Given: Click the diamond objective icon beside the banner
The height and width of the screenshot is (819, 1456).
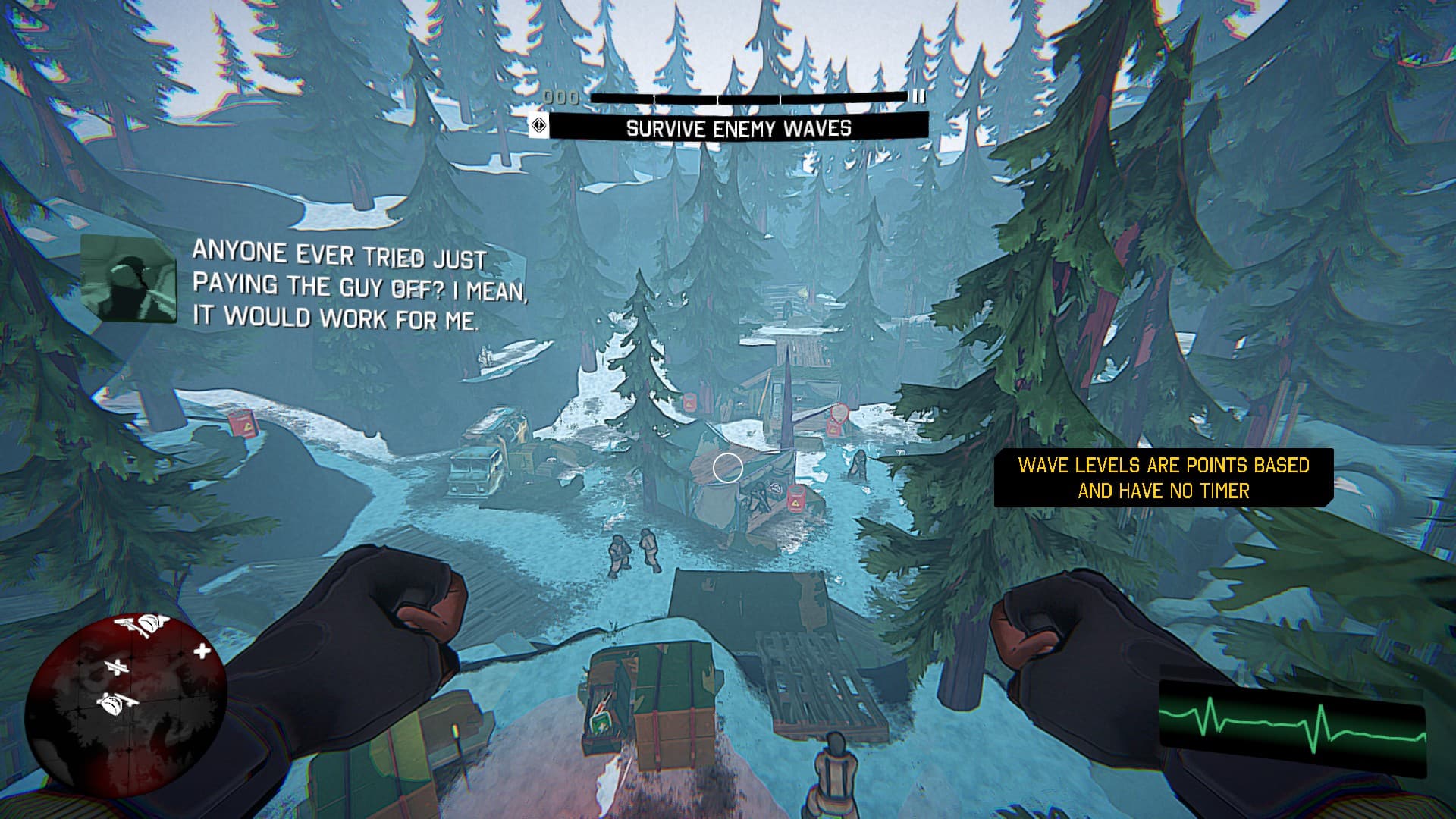Looking at the screenshot, I should [538, 126].
